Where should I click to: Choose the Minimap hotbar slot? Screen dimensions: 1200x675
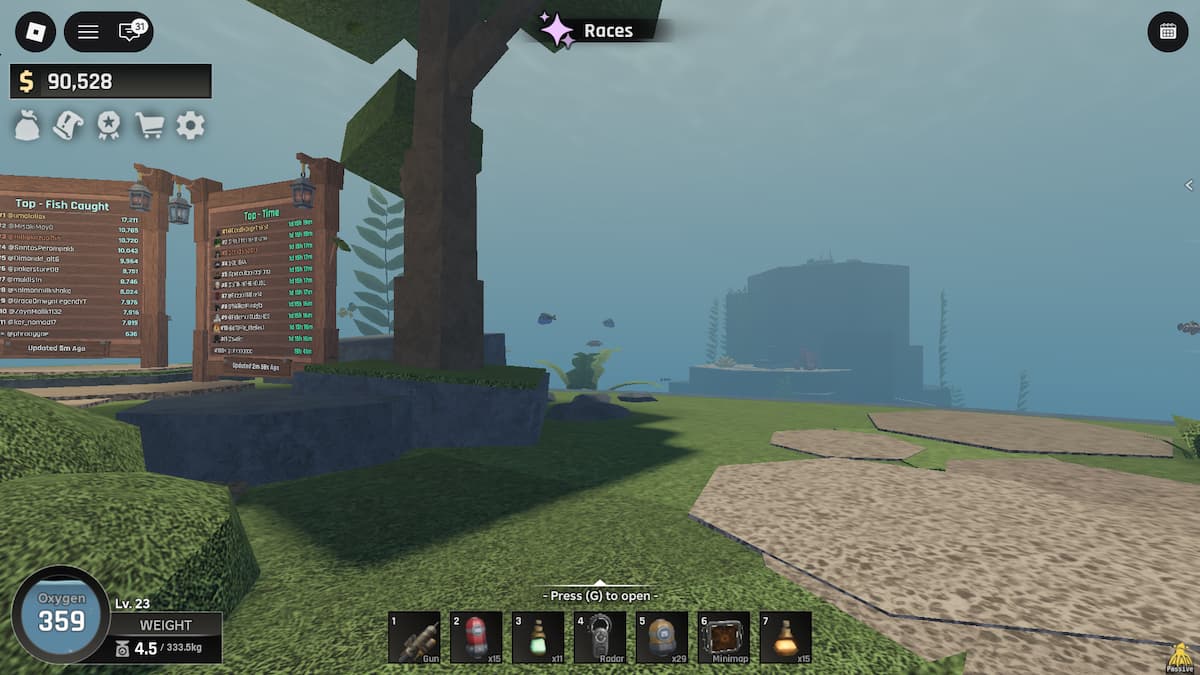pyautogui.click(x=724, y=638)
